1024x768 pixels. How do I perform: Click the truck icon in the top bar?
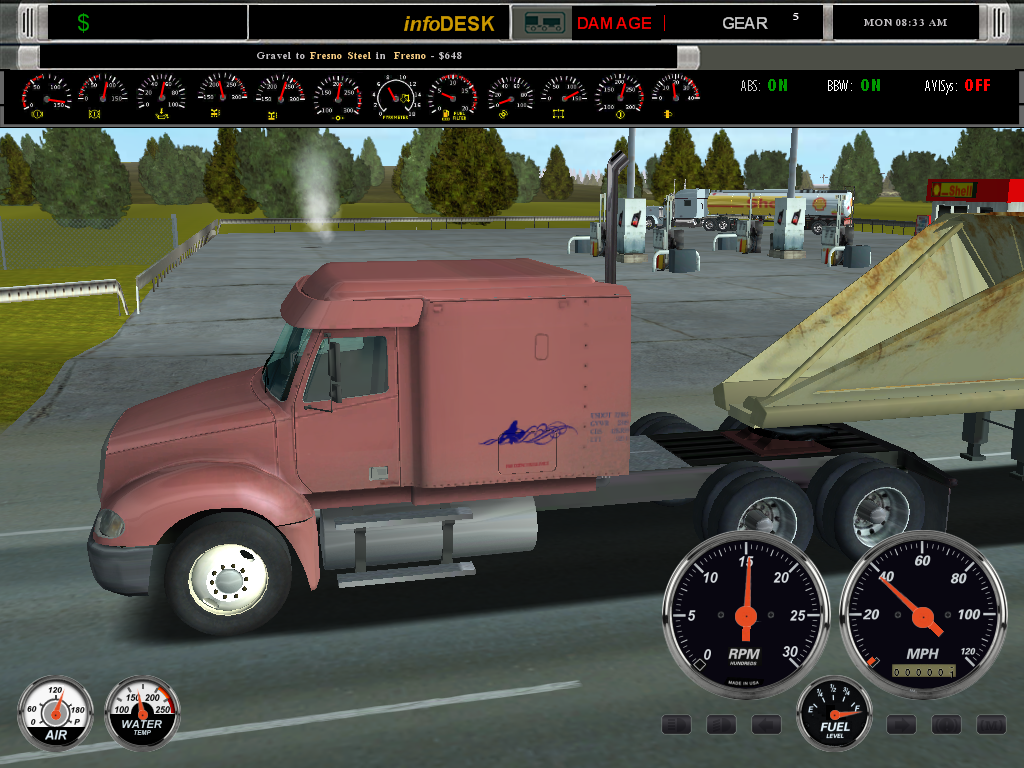click(543, 23)
